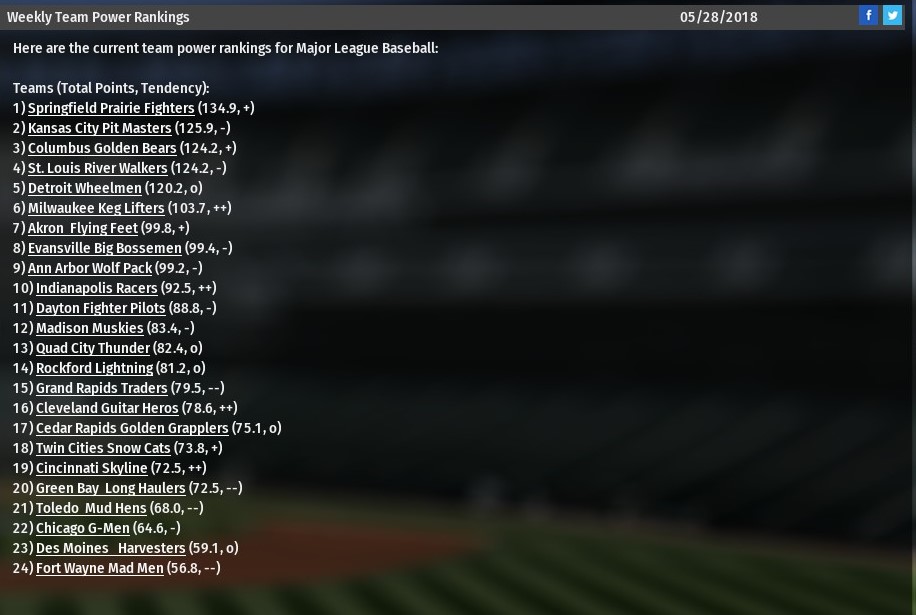Screen dimensions: 916x615
Task: View the Indianapolis Racers team
Action: coord(96,288)
